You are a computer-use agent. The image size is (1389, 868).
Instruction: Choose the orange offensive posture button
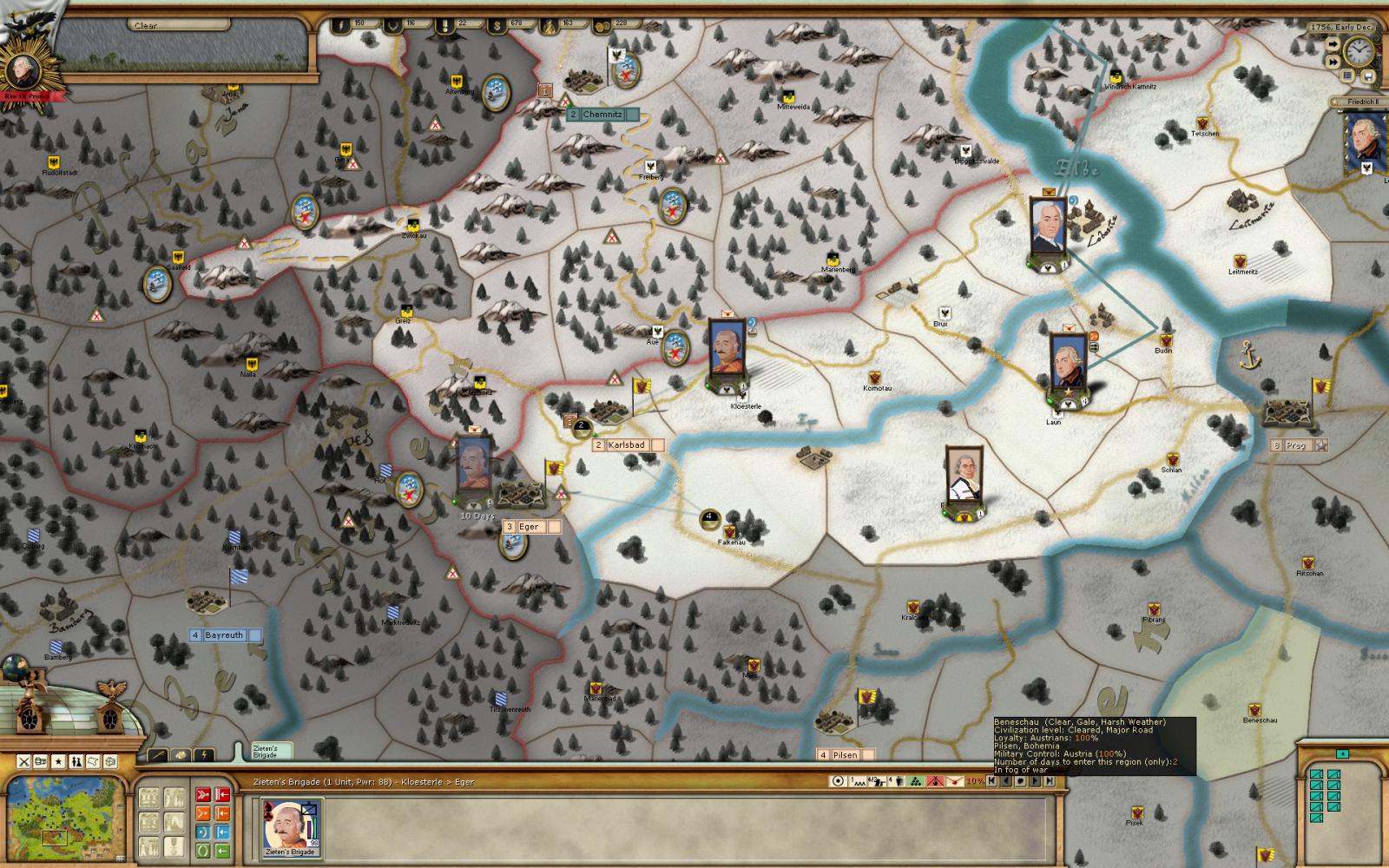point(202,813)
